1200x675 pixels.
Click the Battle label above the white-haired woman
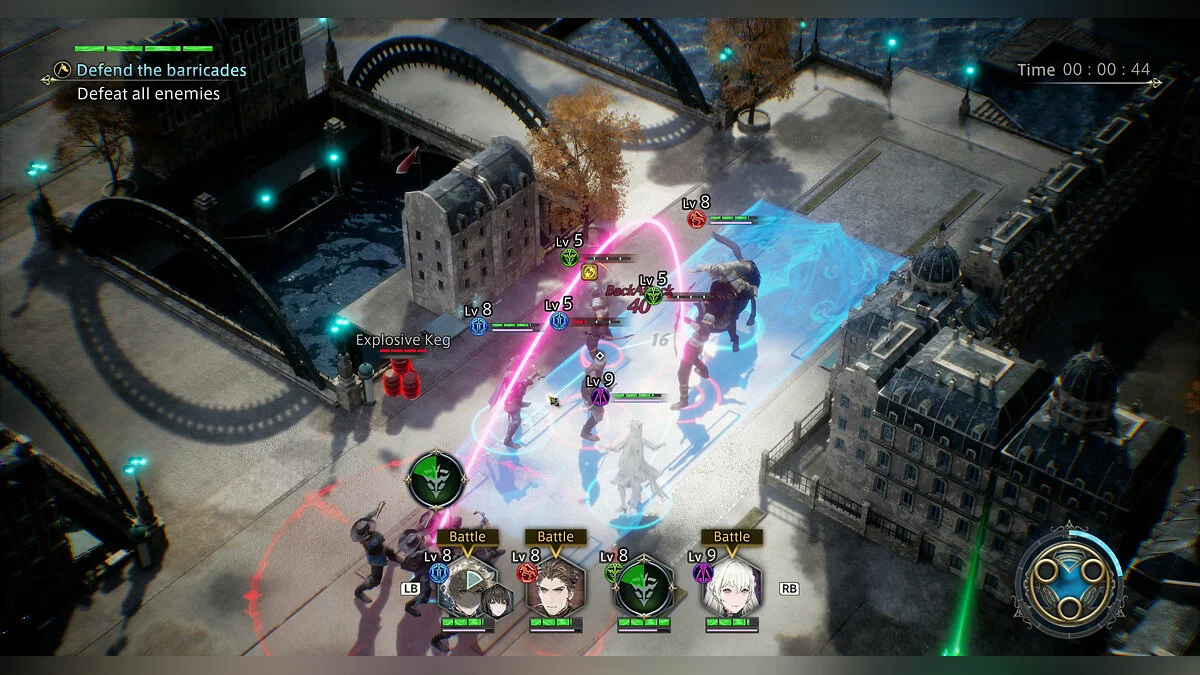pos(732,537)
